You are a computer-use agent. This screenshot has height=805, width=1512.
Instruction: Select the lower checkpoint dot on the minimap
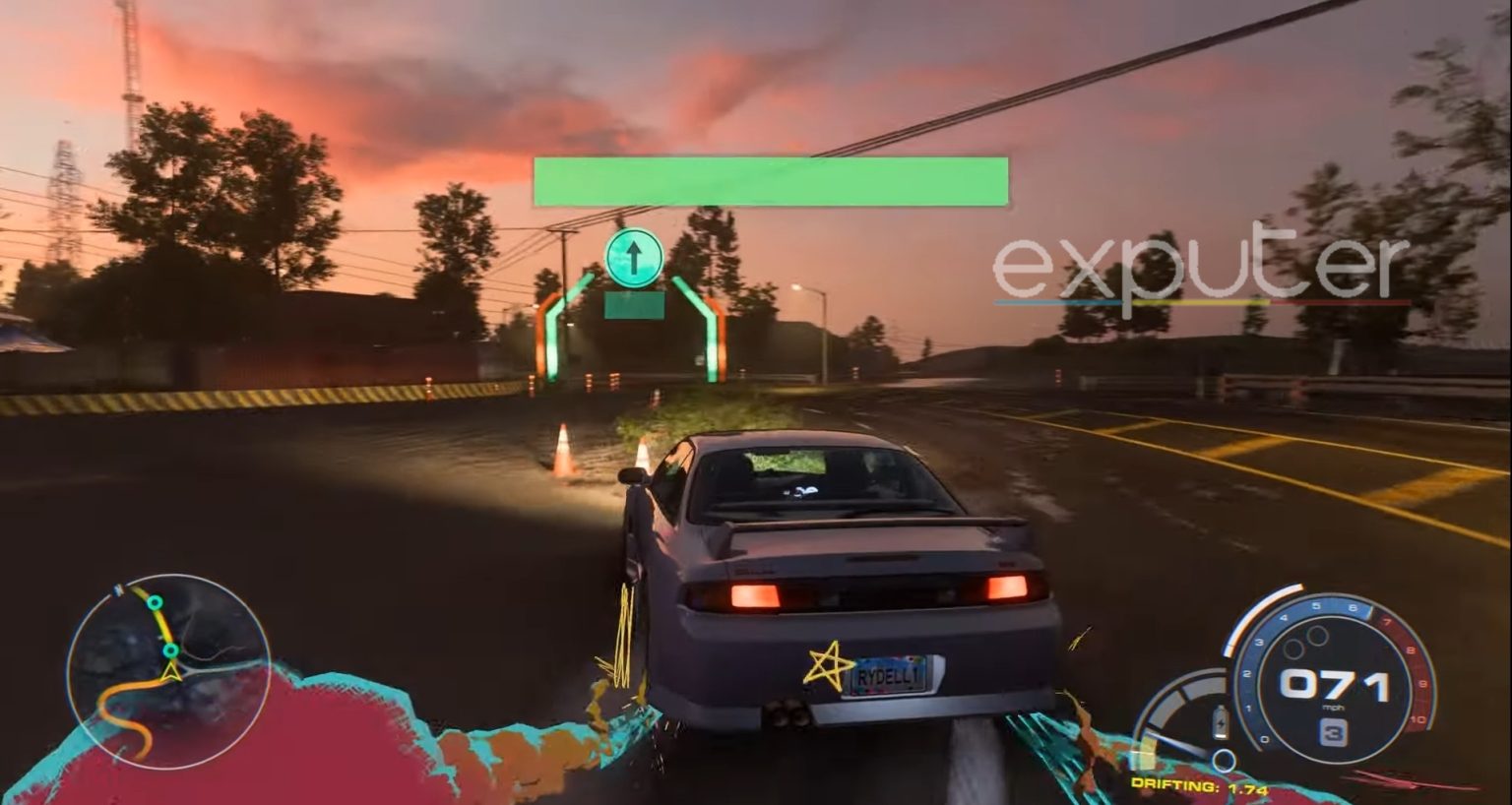[x=170, y=651]
